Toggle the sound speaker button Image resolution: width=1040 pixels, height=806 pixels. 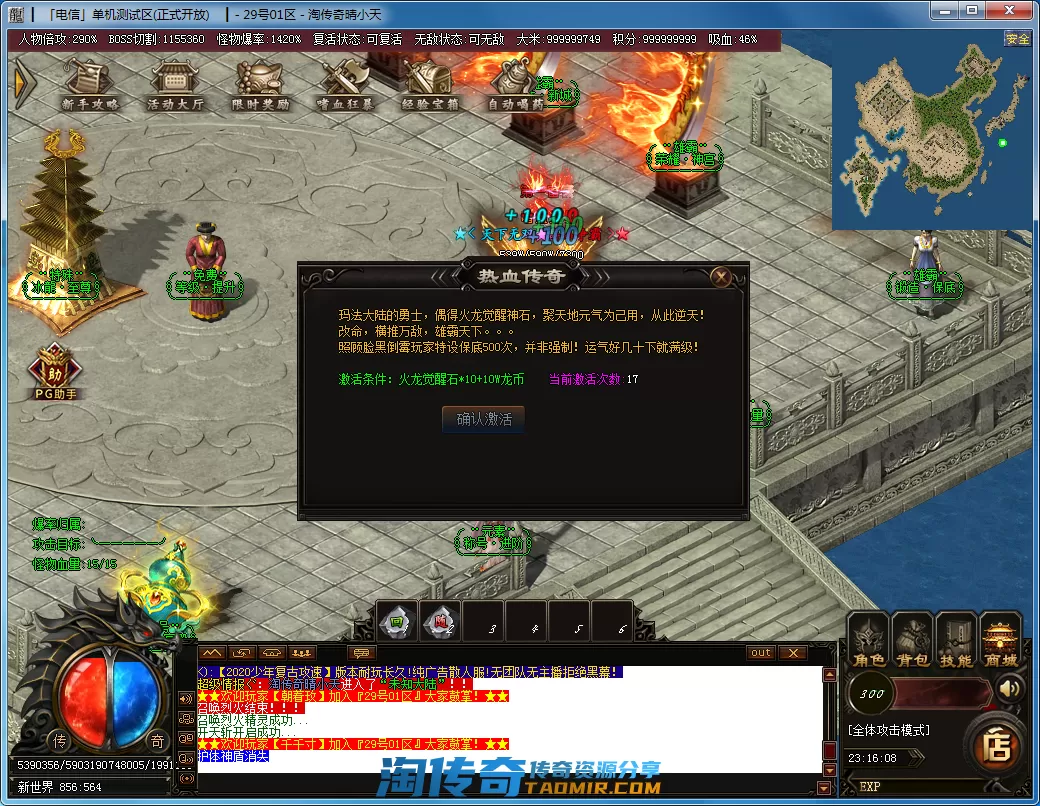(x=1011, y=688)
